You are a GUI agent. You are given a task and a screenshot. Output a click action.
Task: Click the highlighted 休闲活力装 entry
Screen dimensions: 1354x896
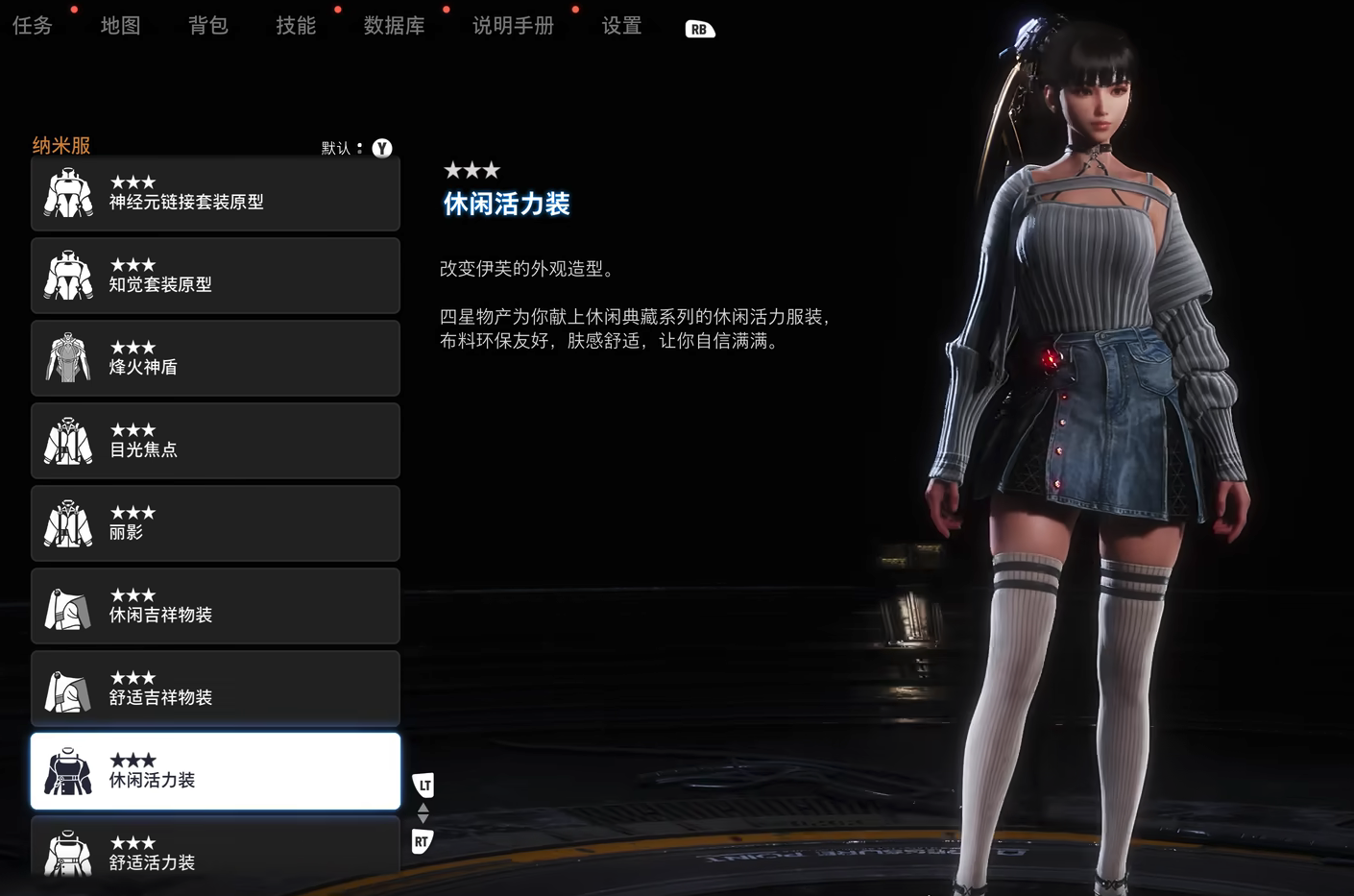(215, 772)
